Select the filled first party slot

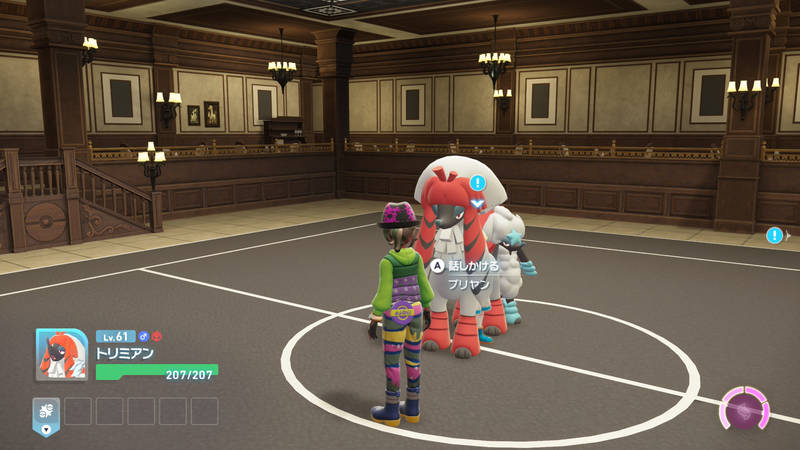46,411
